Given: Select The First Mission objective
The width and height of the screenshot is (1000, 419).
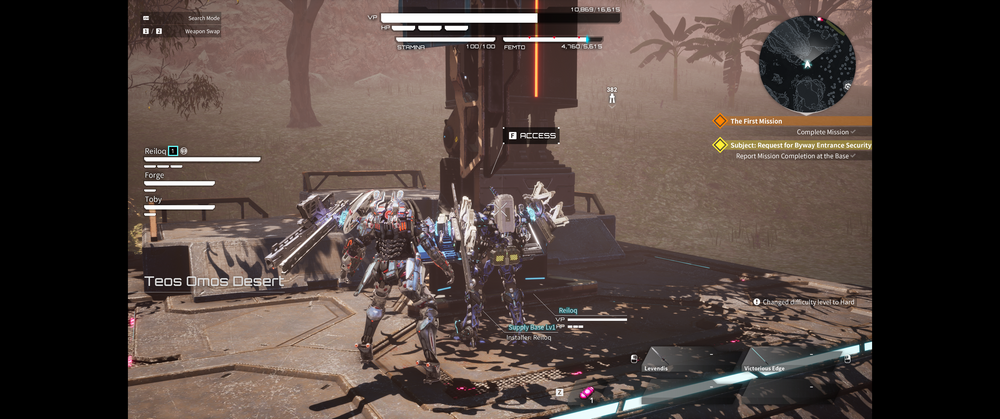Looking at the screenshot, I should [757, 121].
